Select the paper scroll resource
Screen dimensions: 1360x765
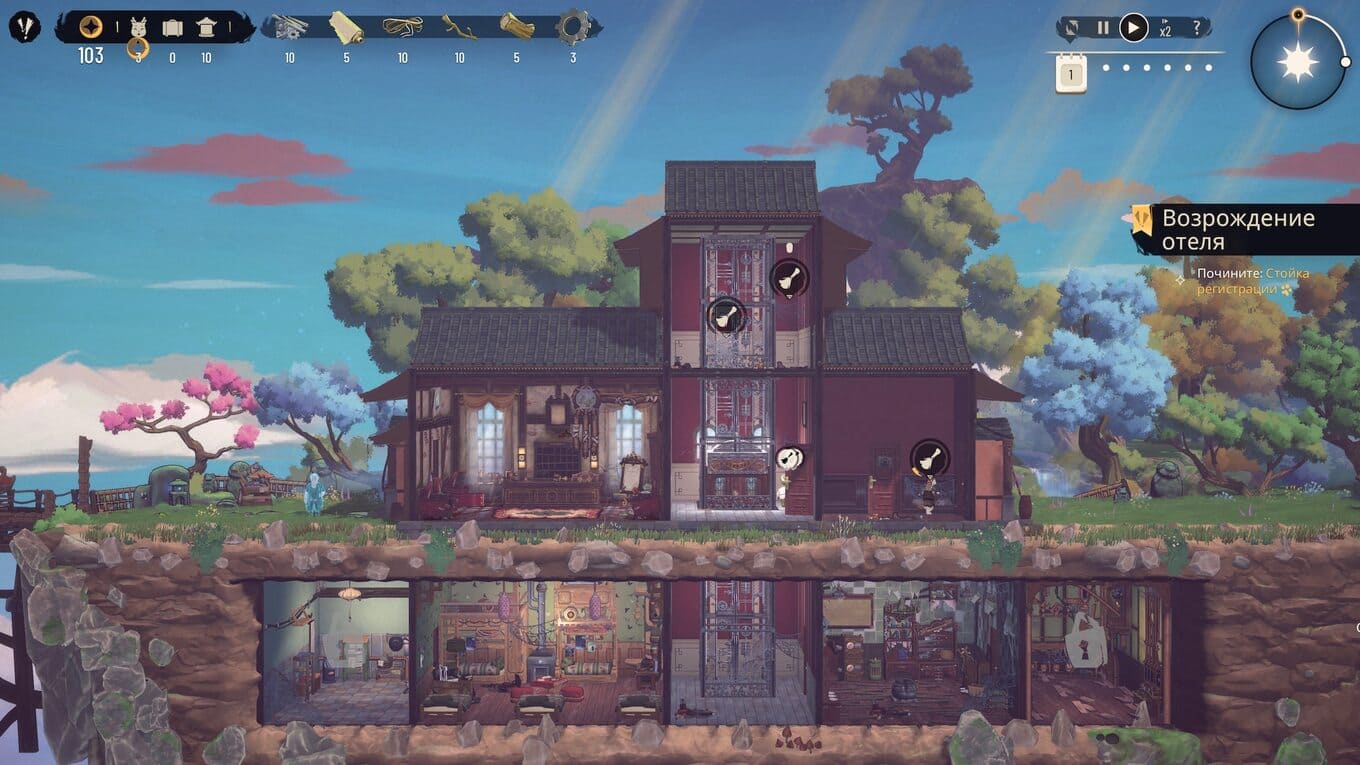[x=346, y=27]
